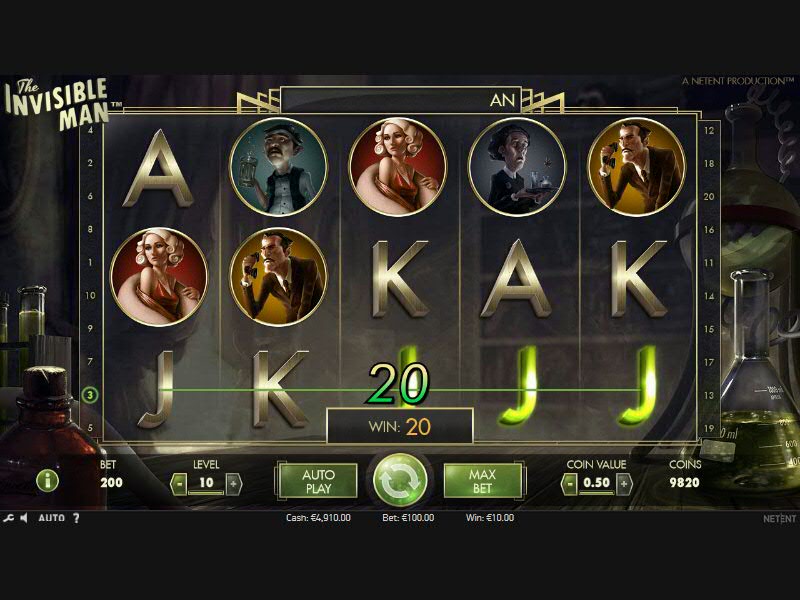Toggle sound with the speaker icon
The width and height of the screenshot is (800, 600).
click(x=25, y=518)
